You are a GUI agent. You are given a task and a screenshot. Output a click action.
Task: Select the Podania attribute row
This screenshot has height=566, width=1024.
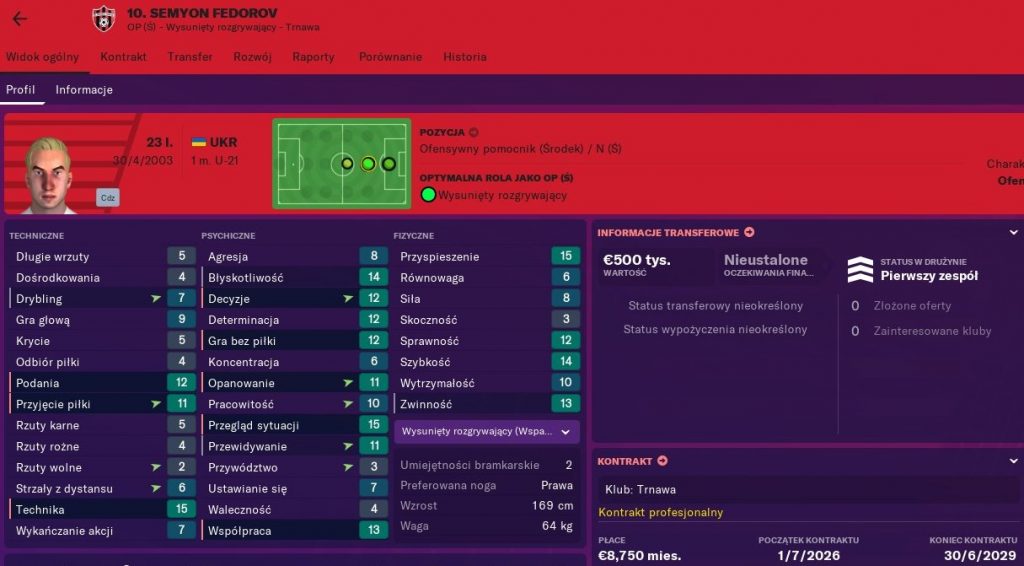point(100,383)
